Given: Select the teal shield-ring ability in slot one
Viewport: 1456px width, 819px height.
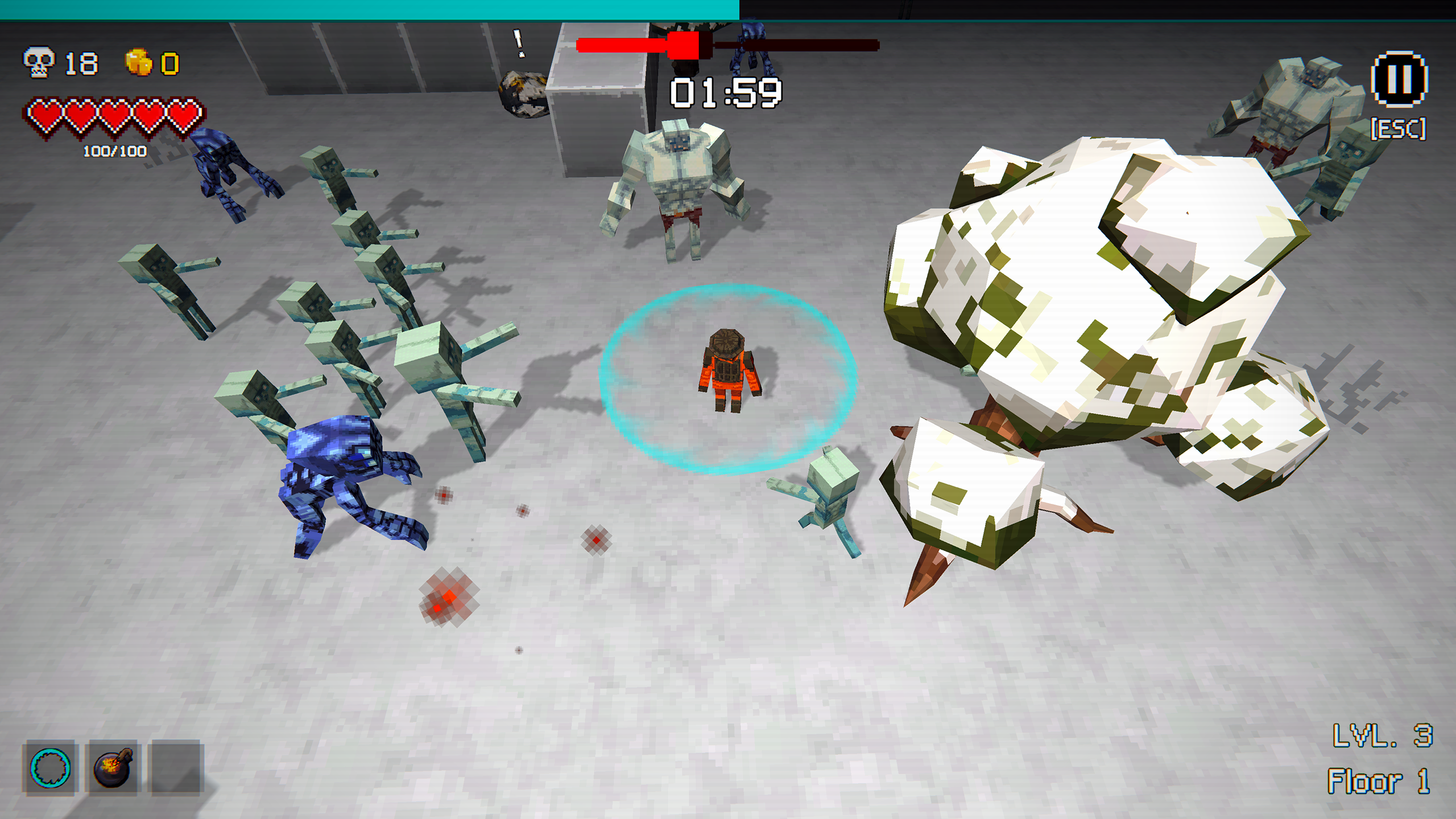Looking at the screenshot, I should 51,768.
